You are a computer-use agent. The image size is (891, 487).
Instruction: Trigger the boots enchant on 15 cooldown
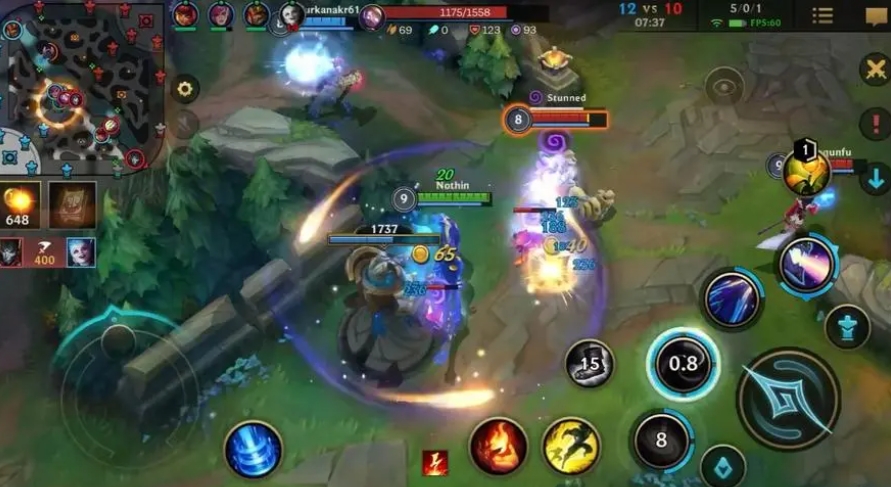[590, 362]
